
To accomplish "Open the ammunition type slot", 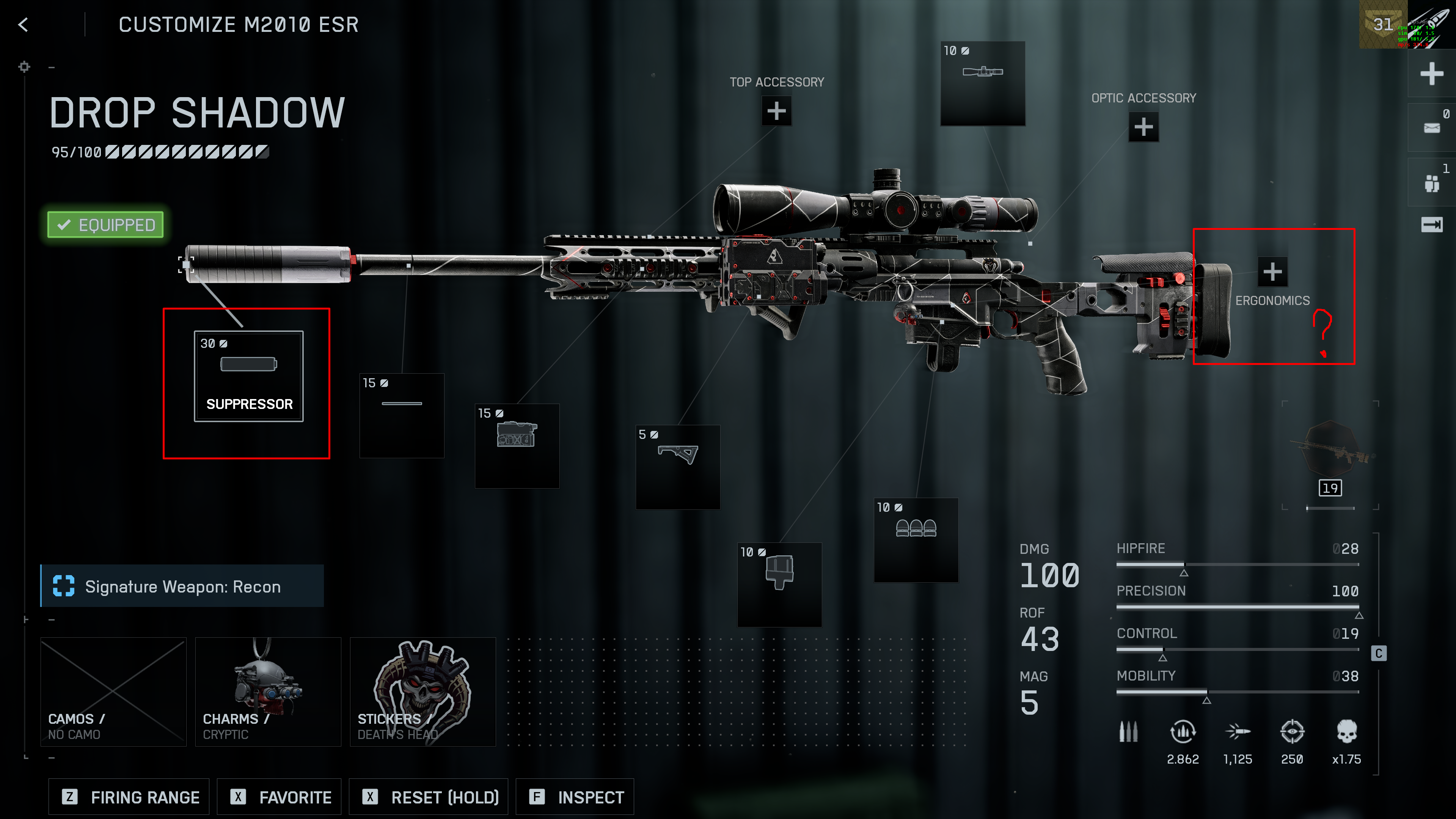I will [x=916, y=540].
